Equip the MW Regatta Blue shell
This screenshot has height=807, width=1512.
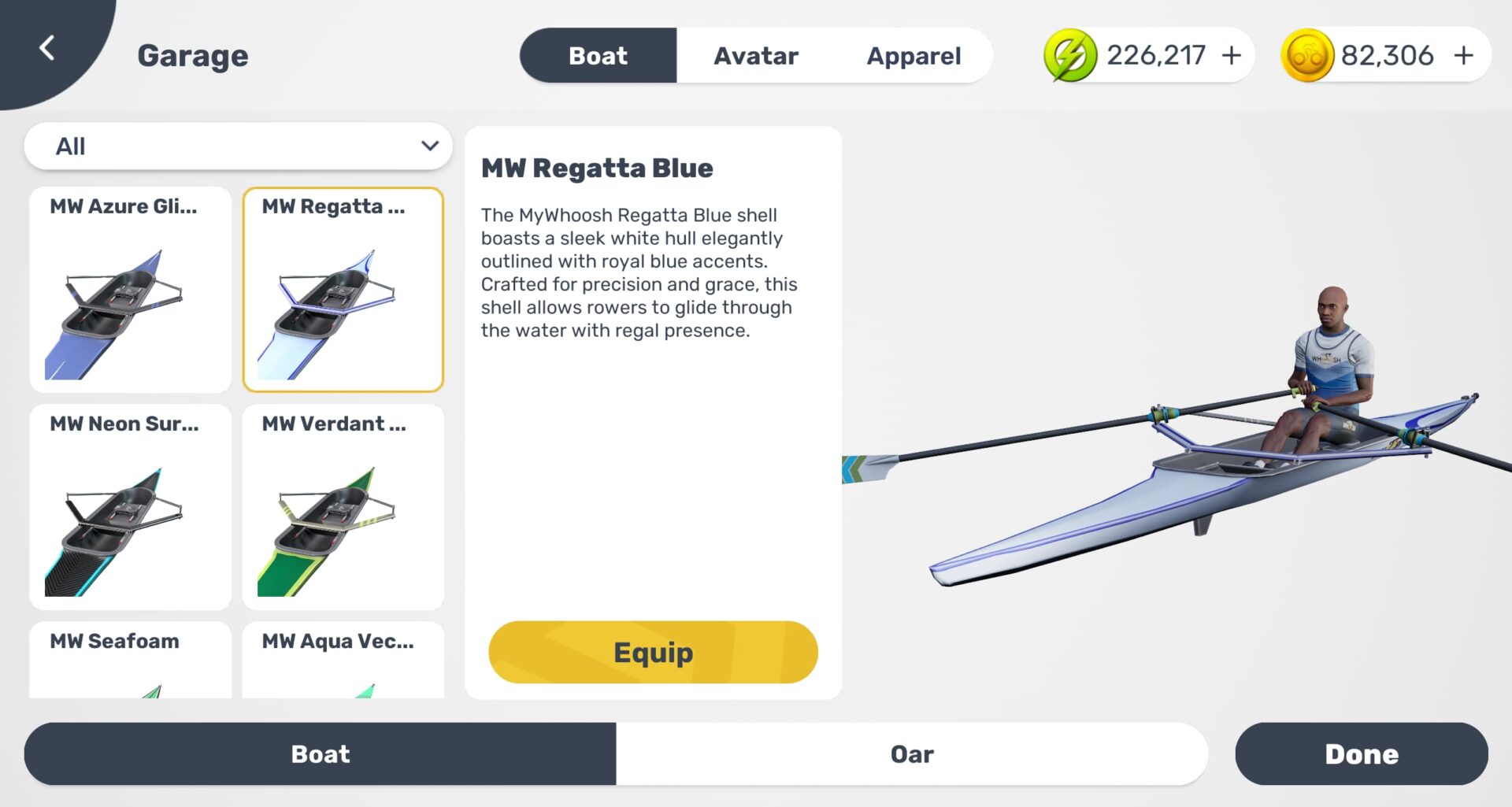click(653, 652)
